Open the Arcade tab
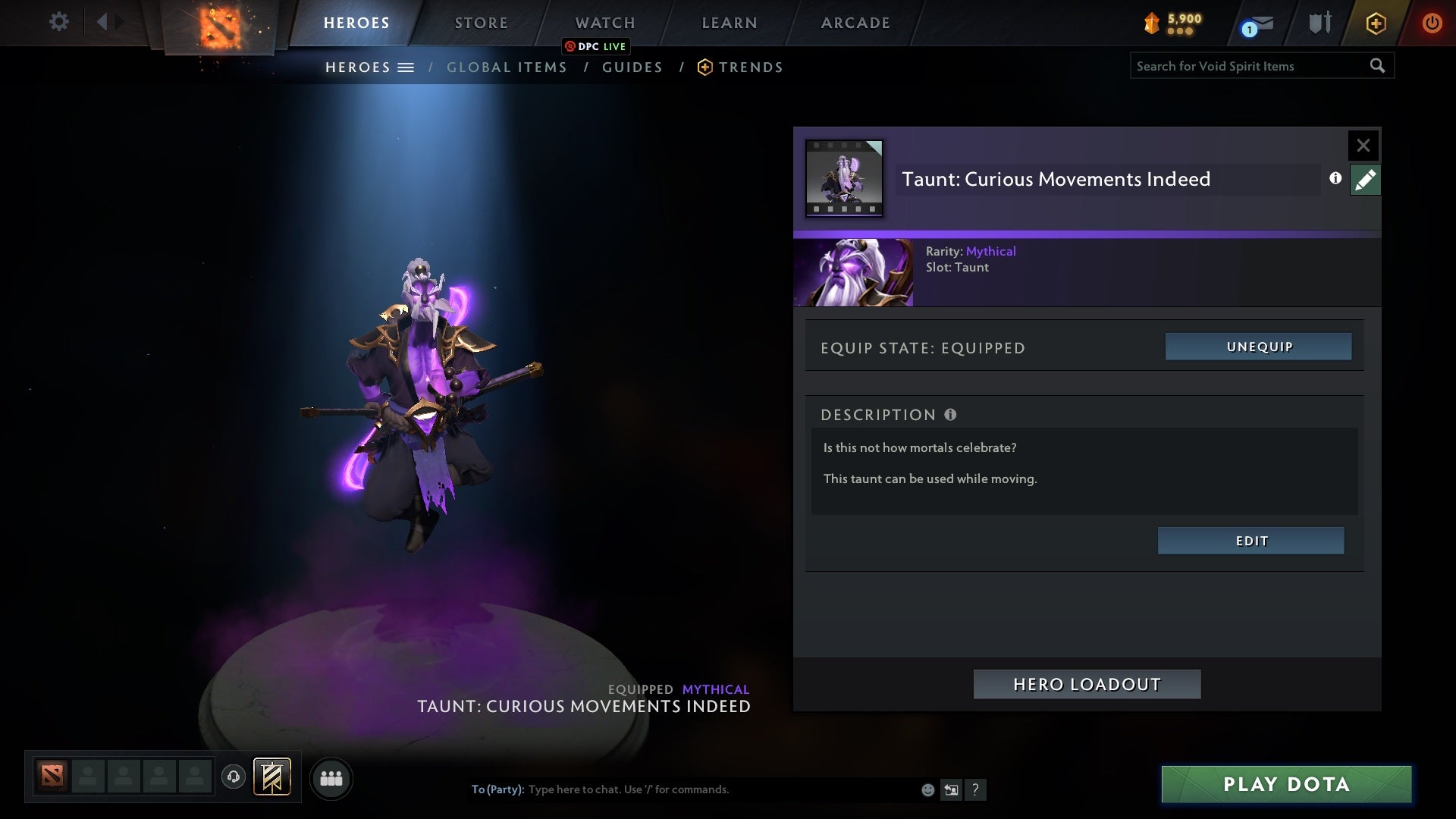 (x=855, y=22)
